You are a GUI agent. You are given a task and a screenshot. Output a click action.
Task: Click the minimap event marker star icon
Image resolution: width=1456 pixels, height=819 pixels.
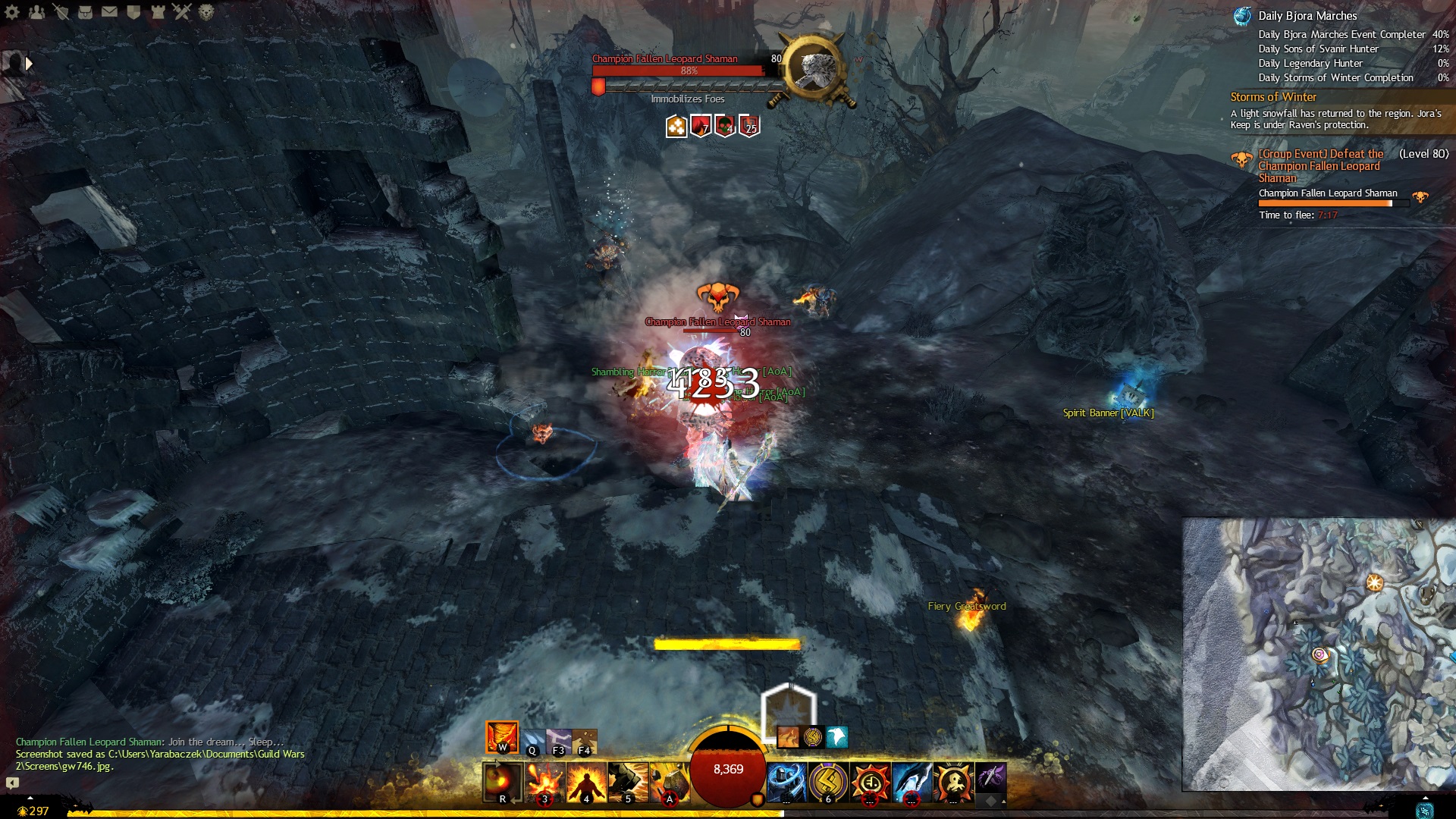click(x=1374, y=582)
